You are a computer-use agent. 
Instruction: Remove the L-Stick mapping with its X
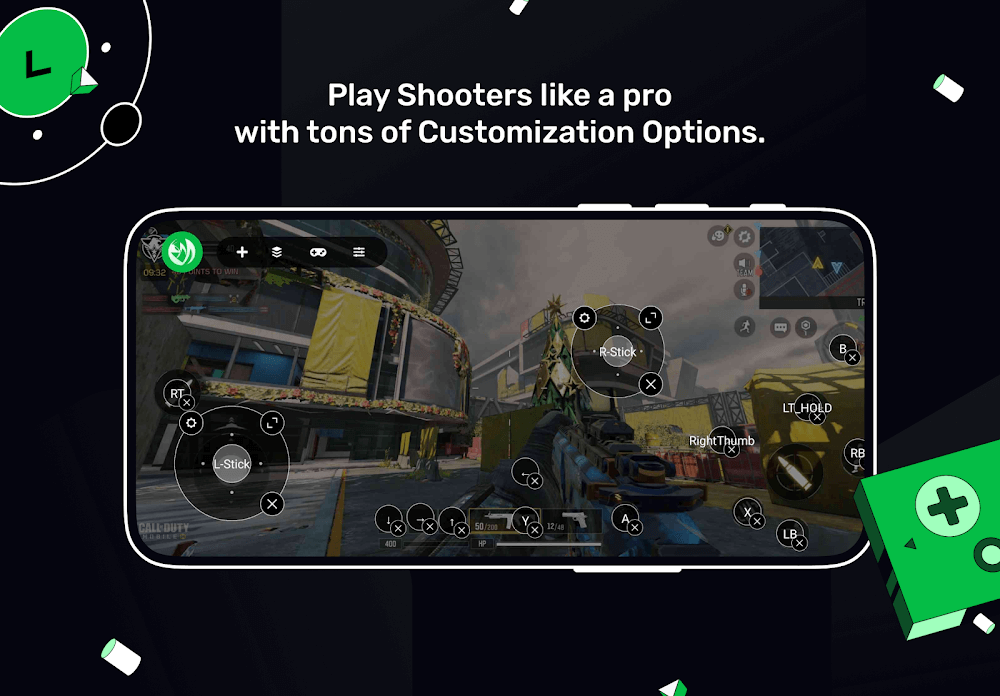(271, 503)
